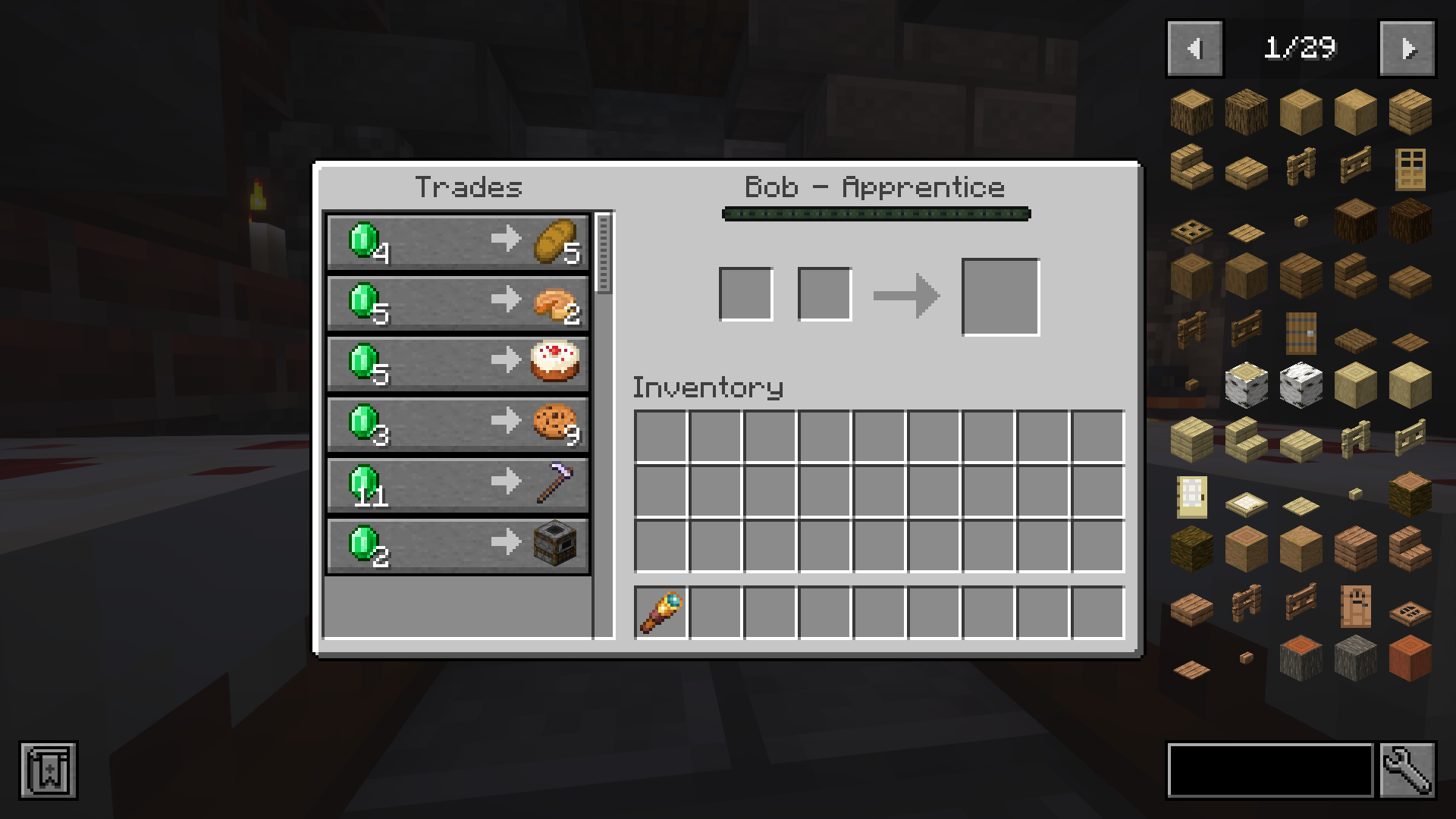Select the birch fence gate item

[x=1409, y=440]
